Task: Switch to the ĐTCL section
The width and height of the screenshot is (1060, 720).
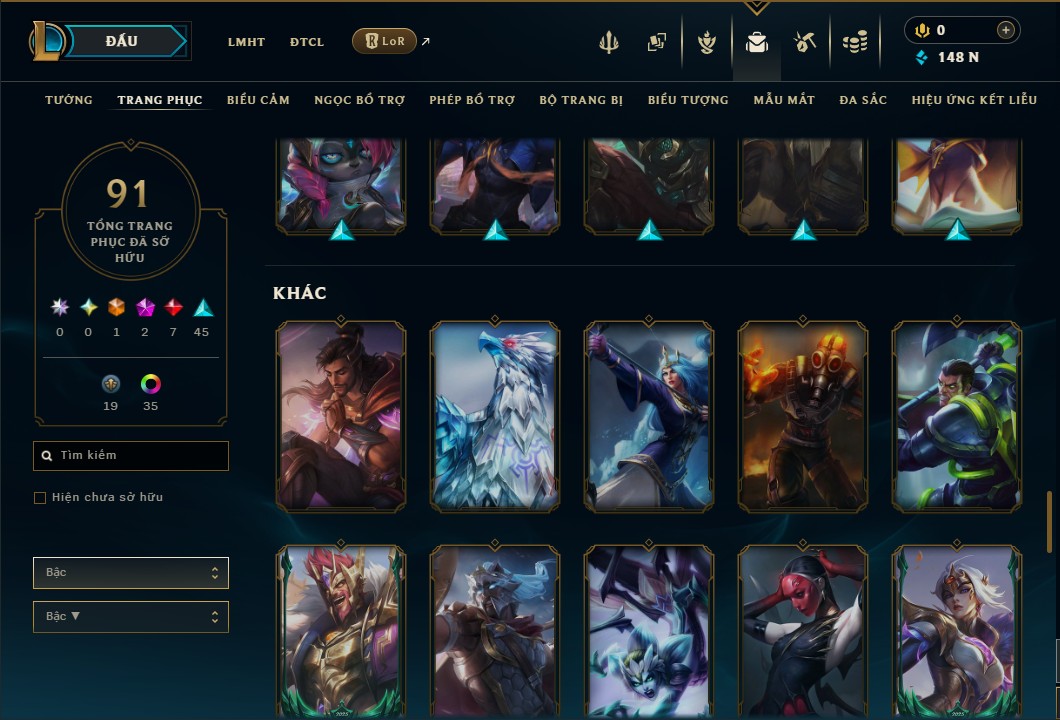Action: coord(307,42)
